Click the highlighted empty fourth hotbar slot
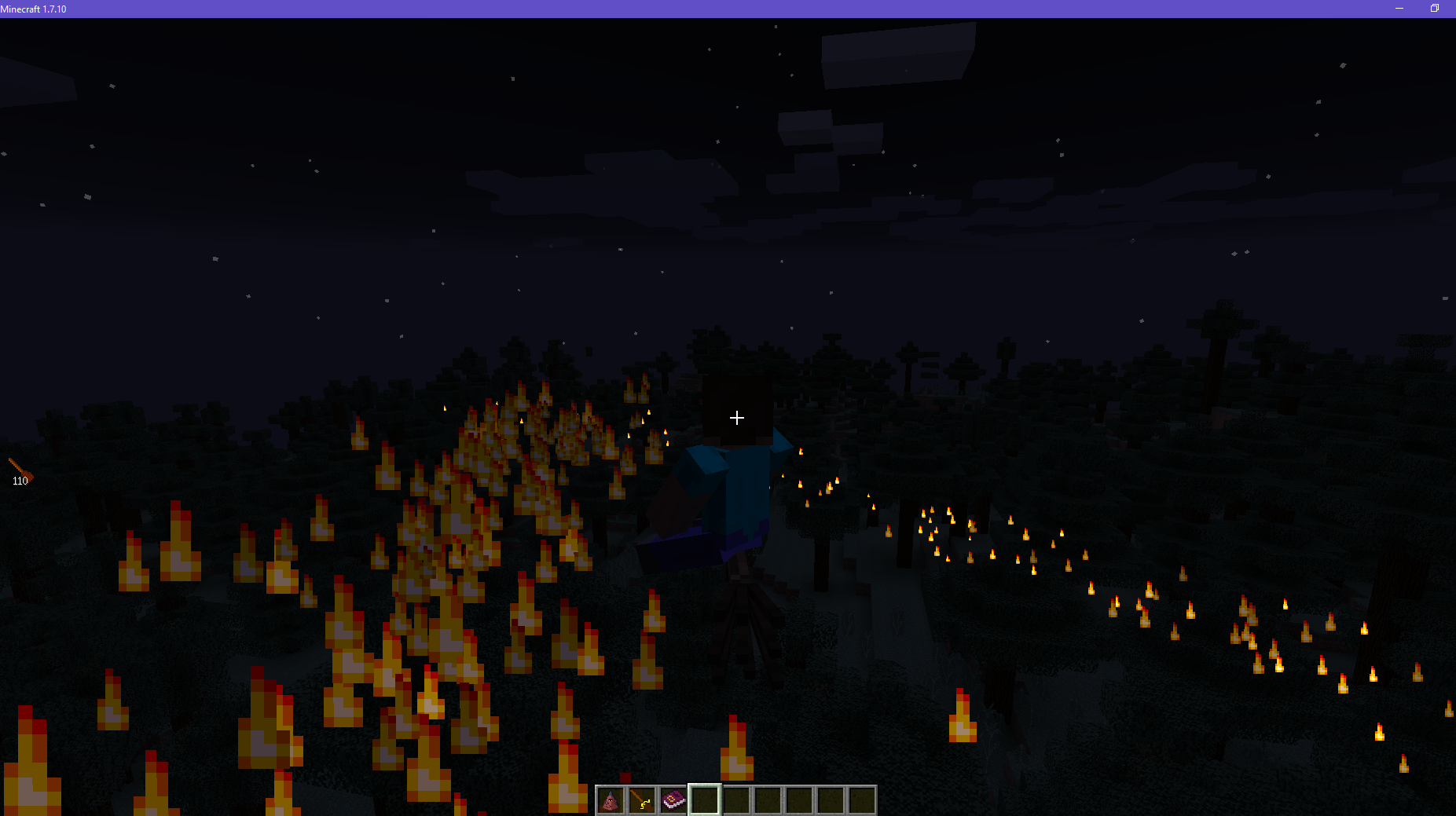Viewport: 1456px width, 816px height. click(705, 799)
